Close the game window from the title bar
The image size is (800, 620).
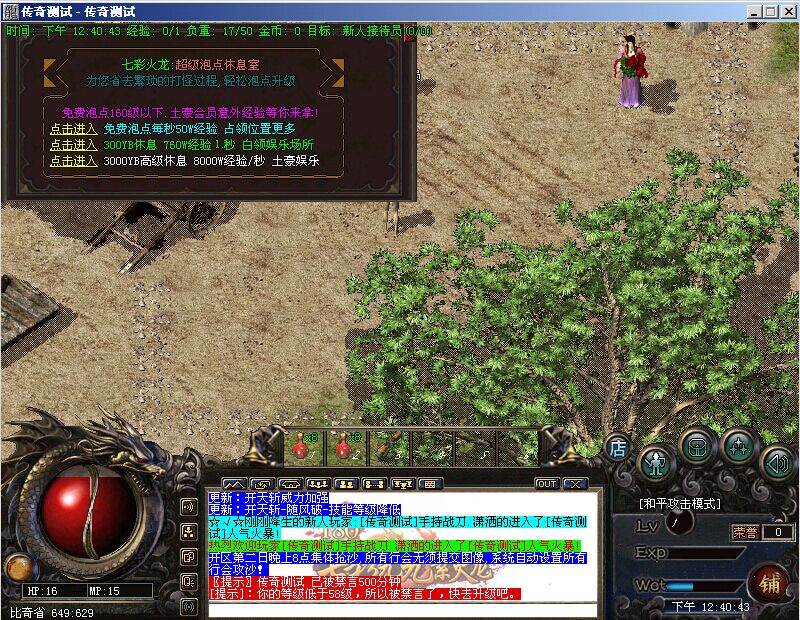click(x=788, y=11)
